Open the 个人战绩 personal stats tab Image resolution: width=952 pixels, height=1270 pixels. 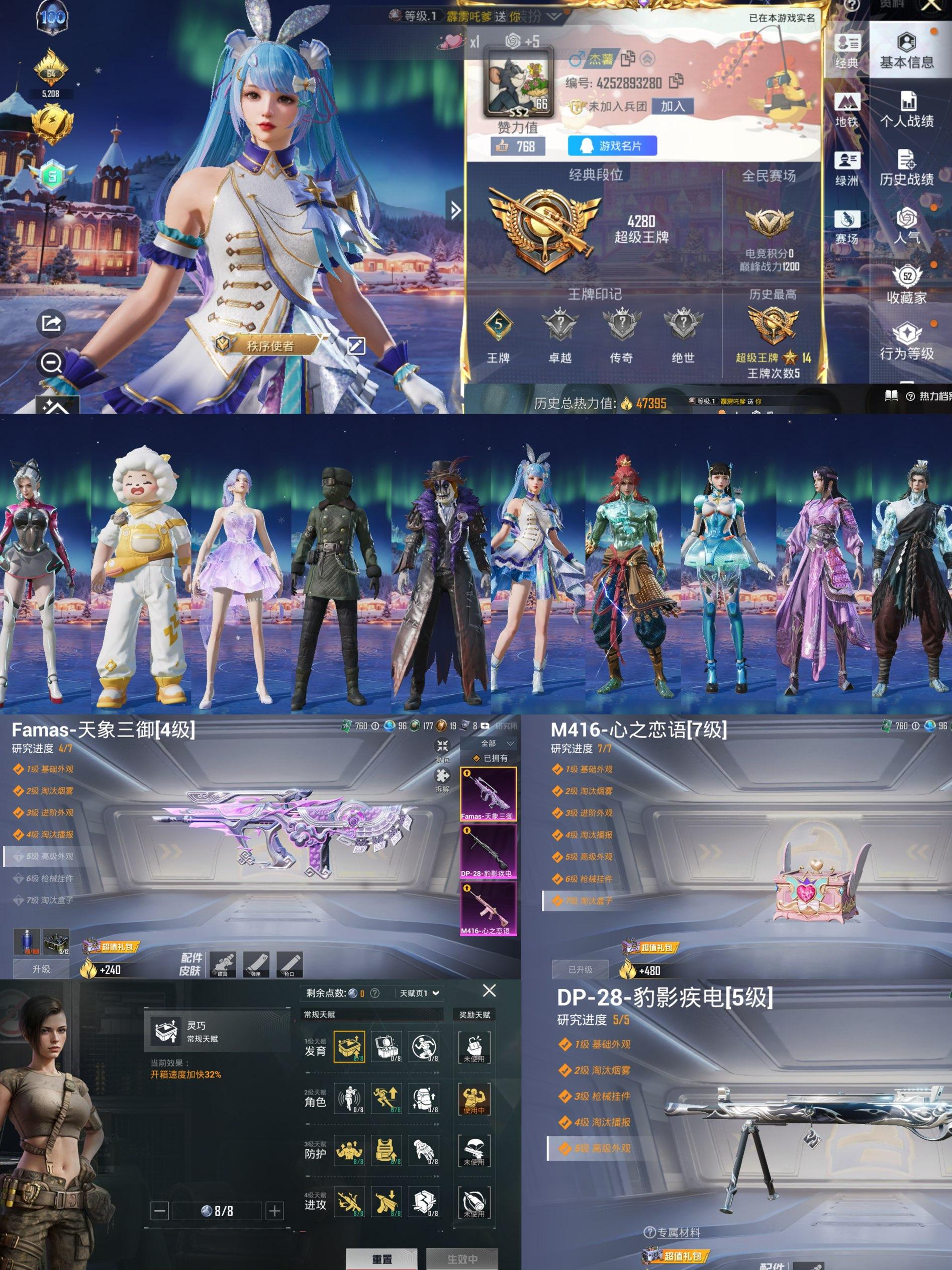coord(907,109)
